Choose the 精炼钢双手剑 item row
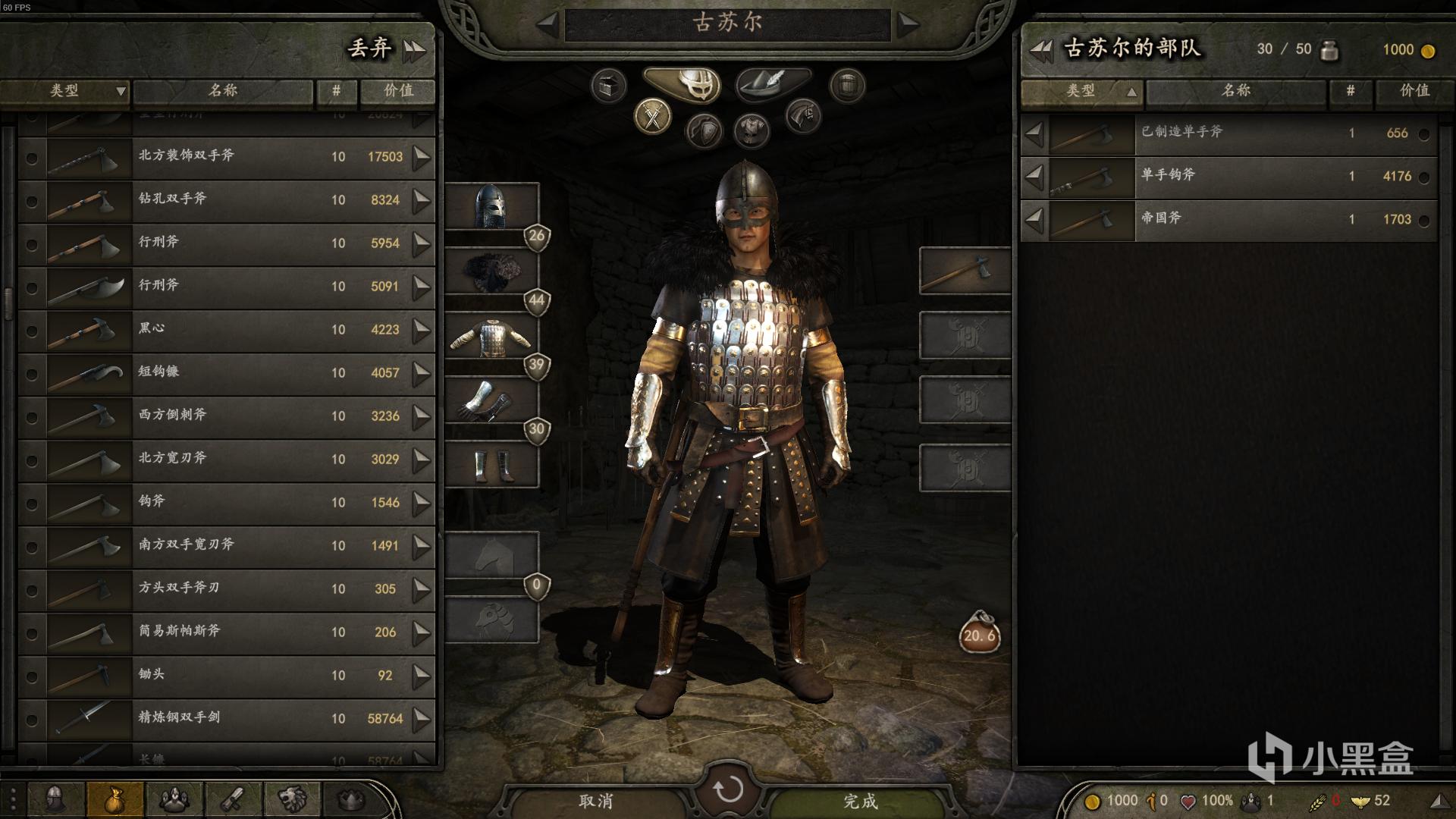This screenshot has height=819, width=1456. [x=227, y=719]
